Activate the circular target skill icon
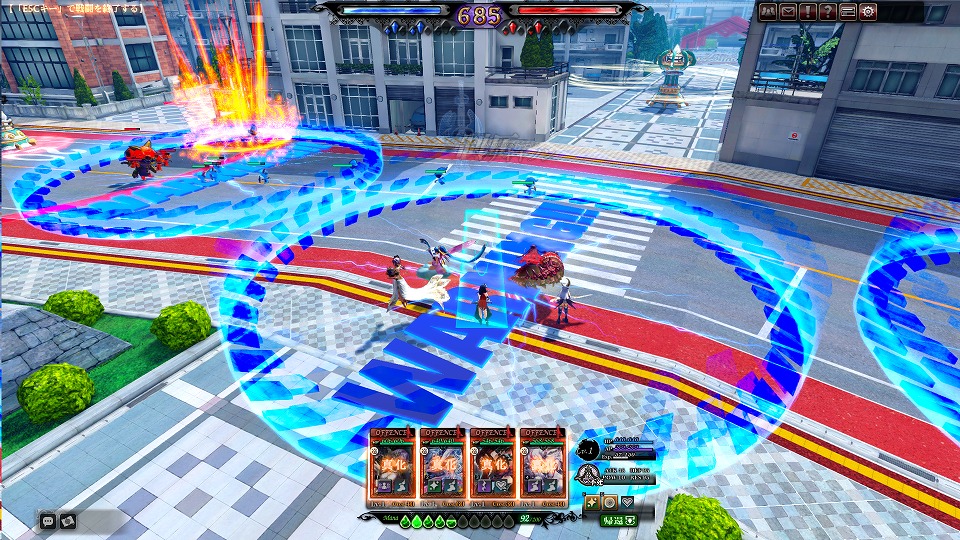960x540 pixels. tap(610, 502)
